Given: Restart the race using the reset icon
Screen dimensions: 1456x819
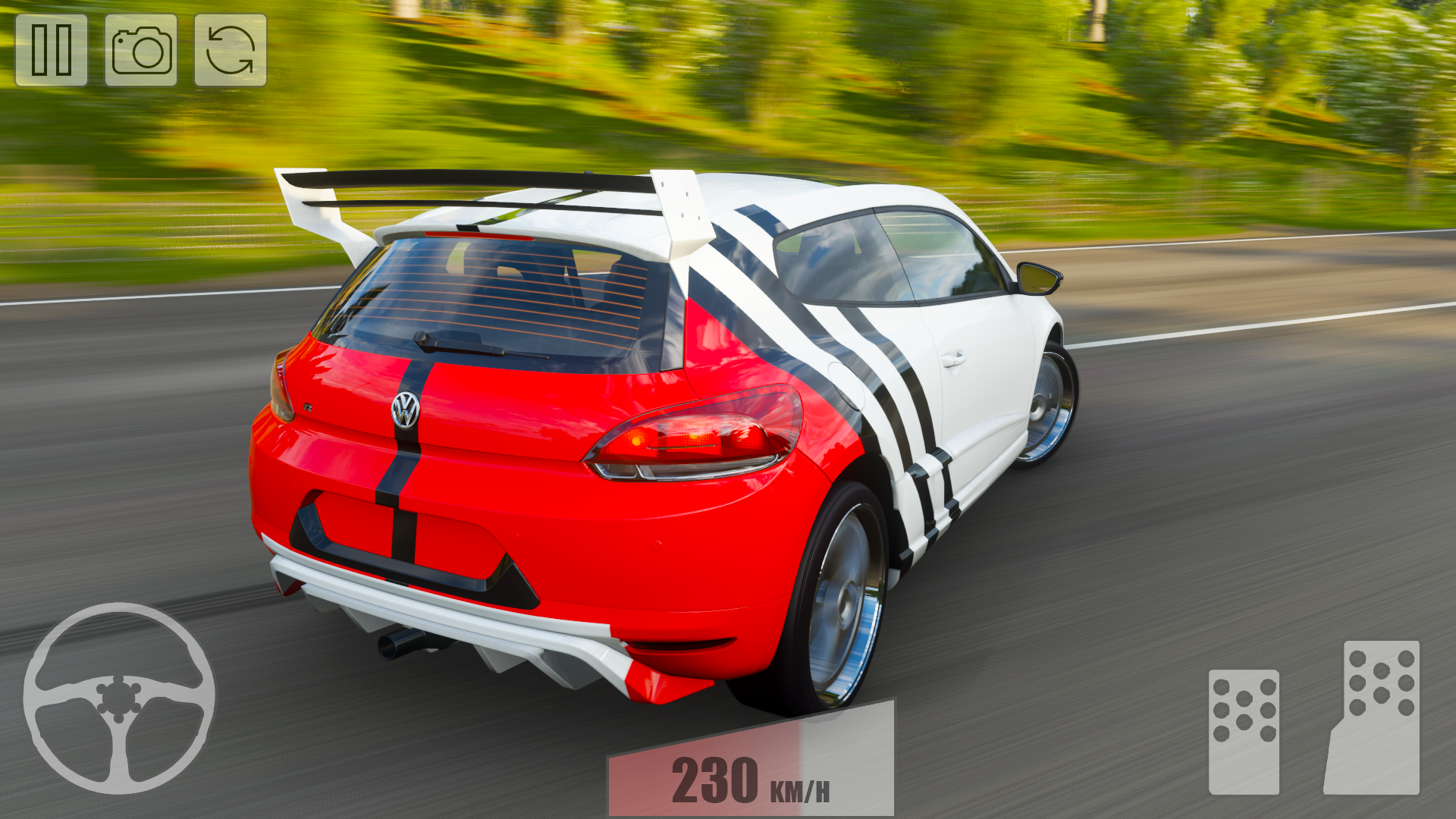Looking at the screenshot, I should pos(230,51).
